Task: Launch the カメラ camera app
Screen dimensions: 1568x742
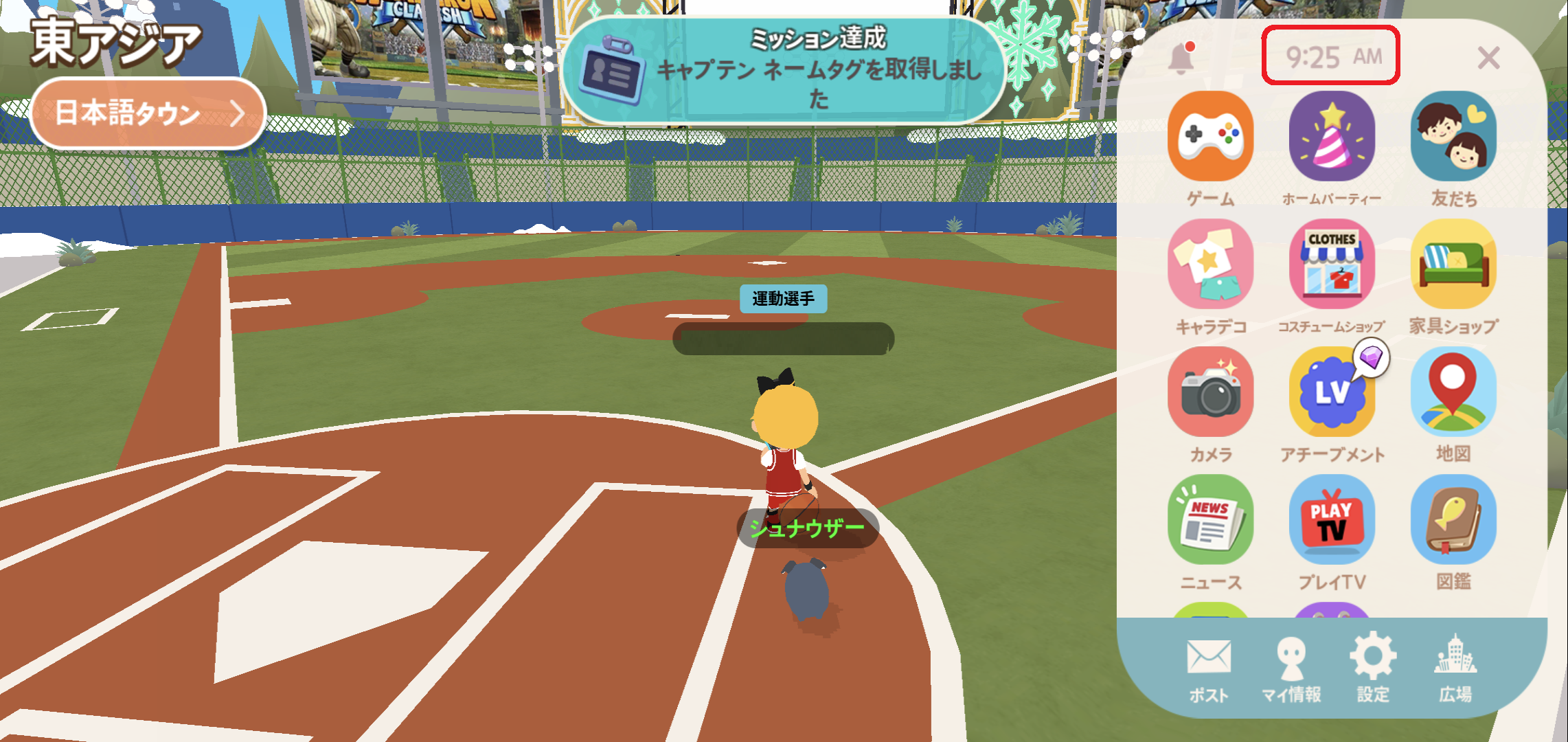Action: 1210,392
